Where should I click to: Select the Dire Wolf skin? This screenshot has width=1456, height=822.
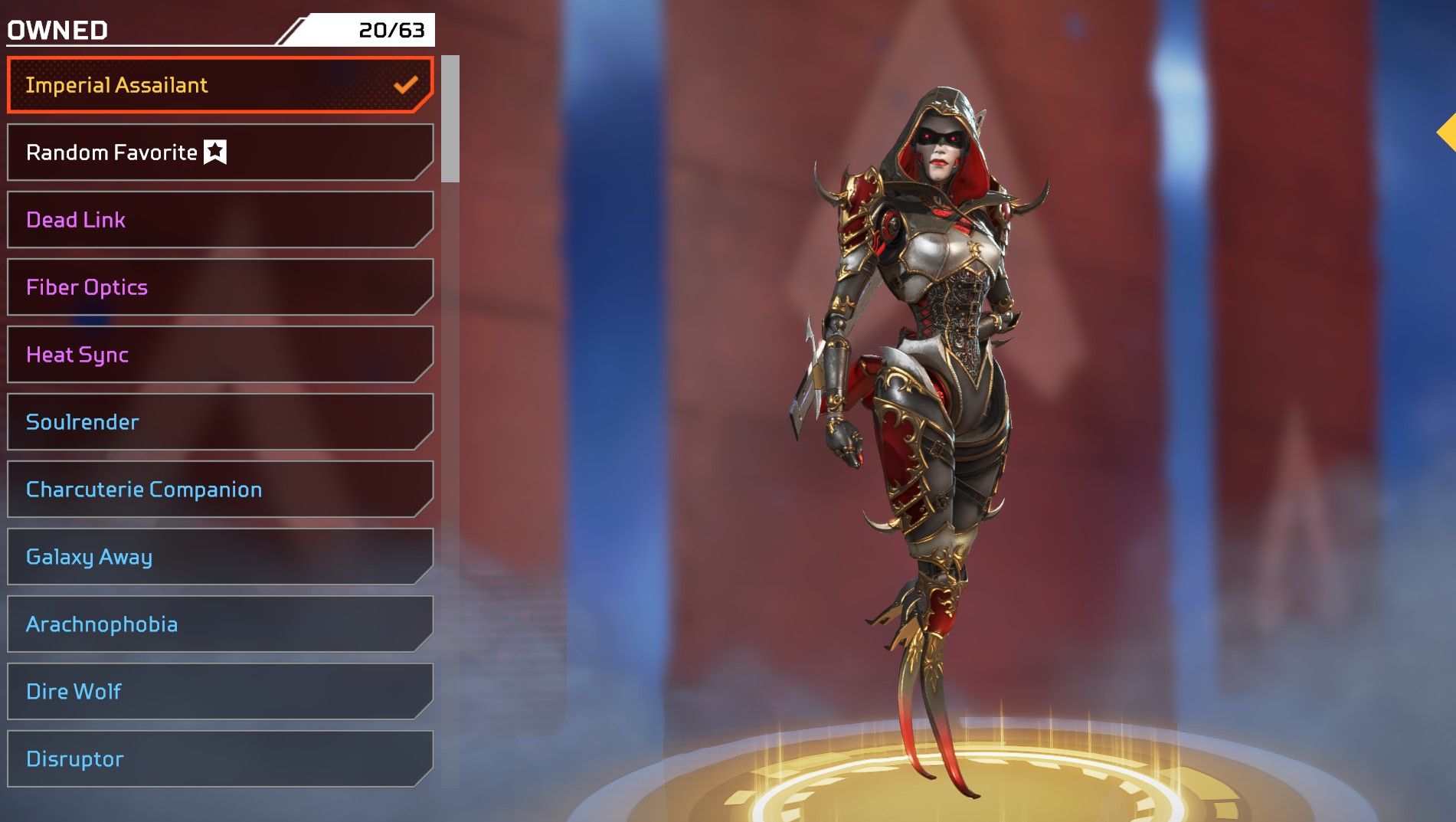[220, 692]
